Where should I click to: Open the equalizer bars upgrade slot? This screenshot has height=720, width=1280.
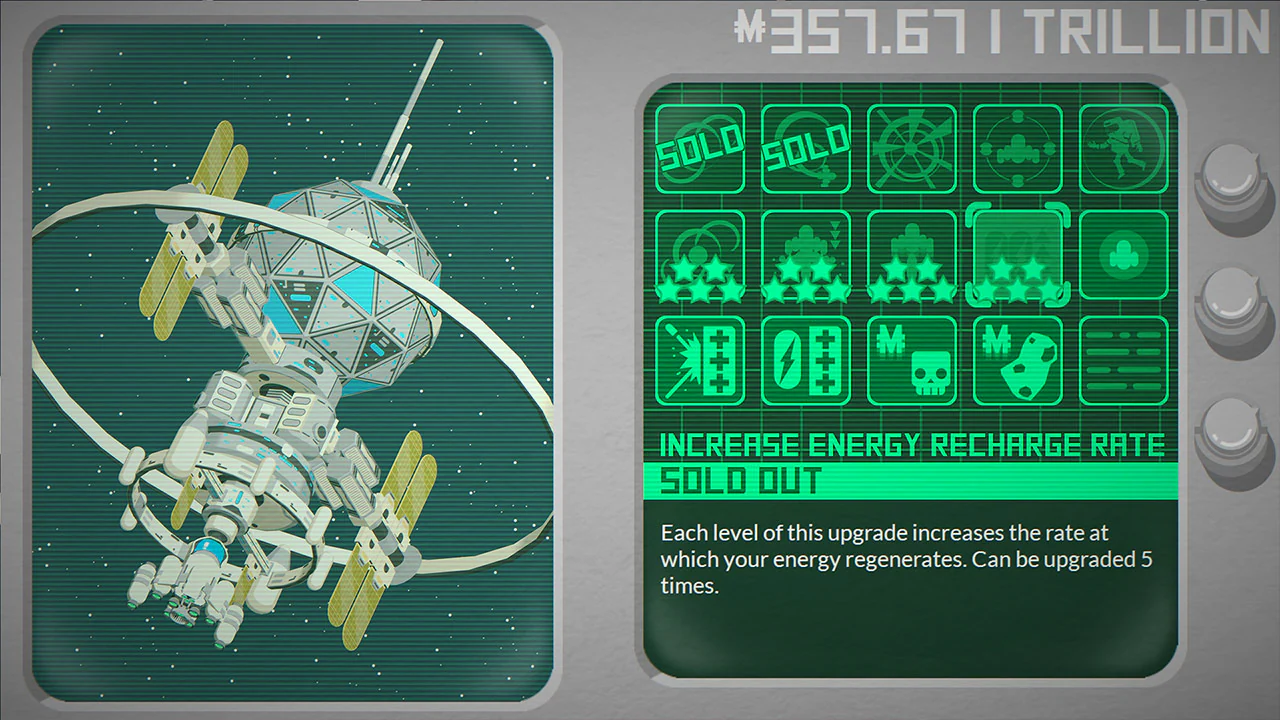tap(1123, 360)
